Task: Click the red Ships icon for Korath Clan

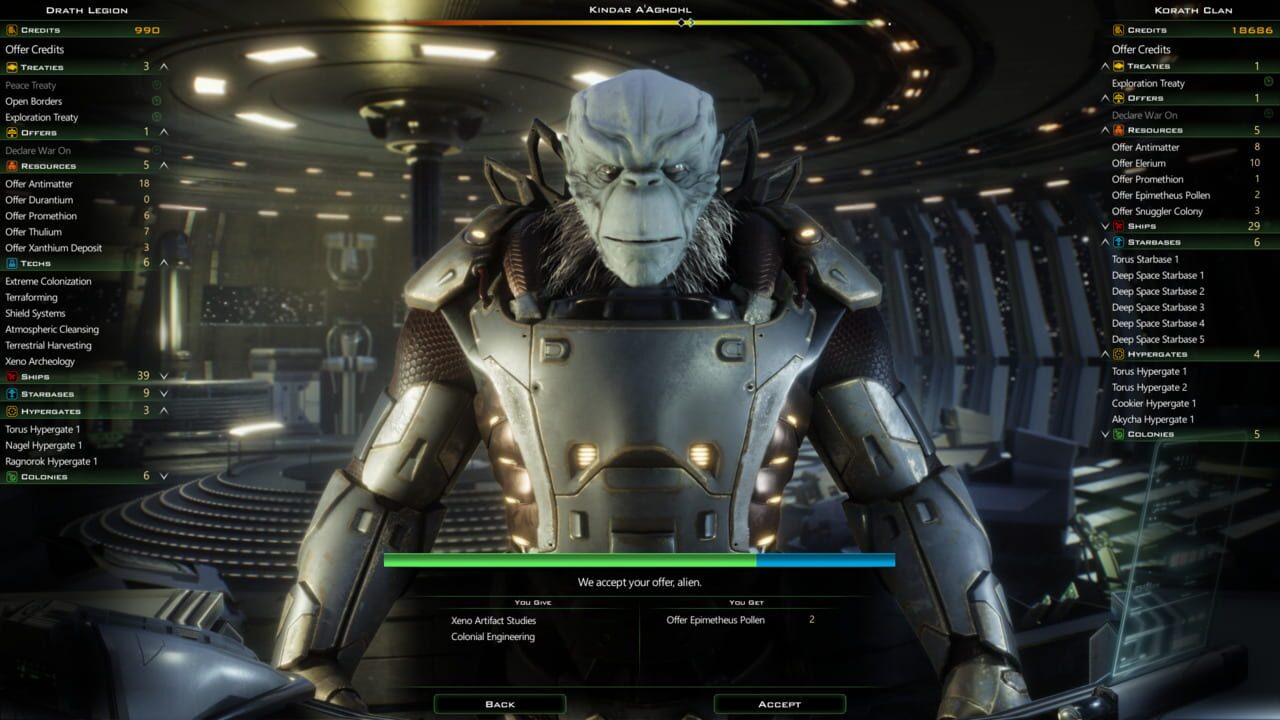Action: pyautogui.click(x=1117, y=226)
